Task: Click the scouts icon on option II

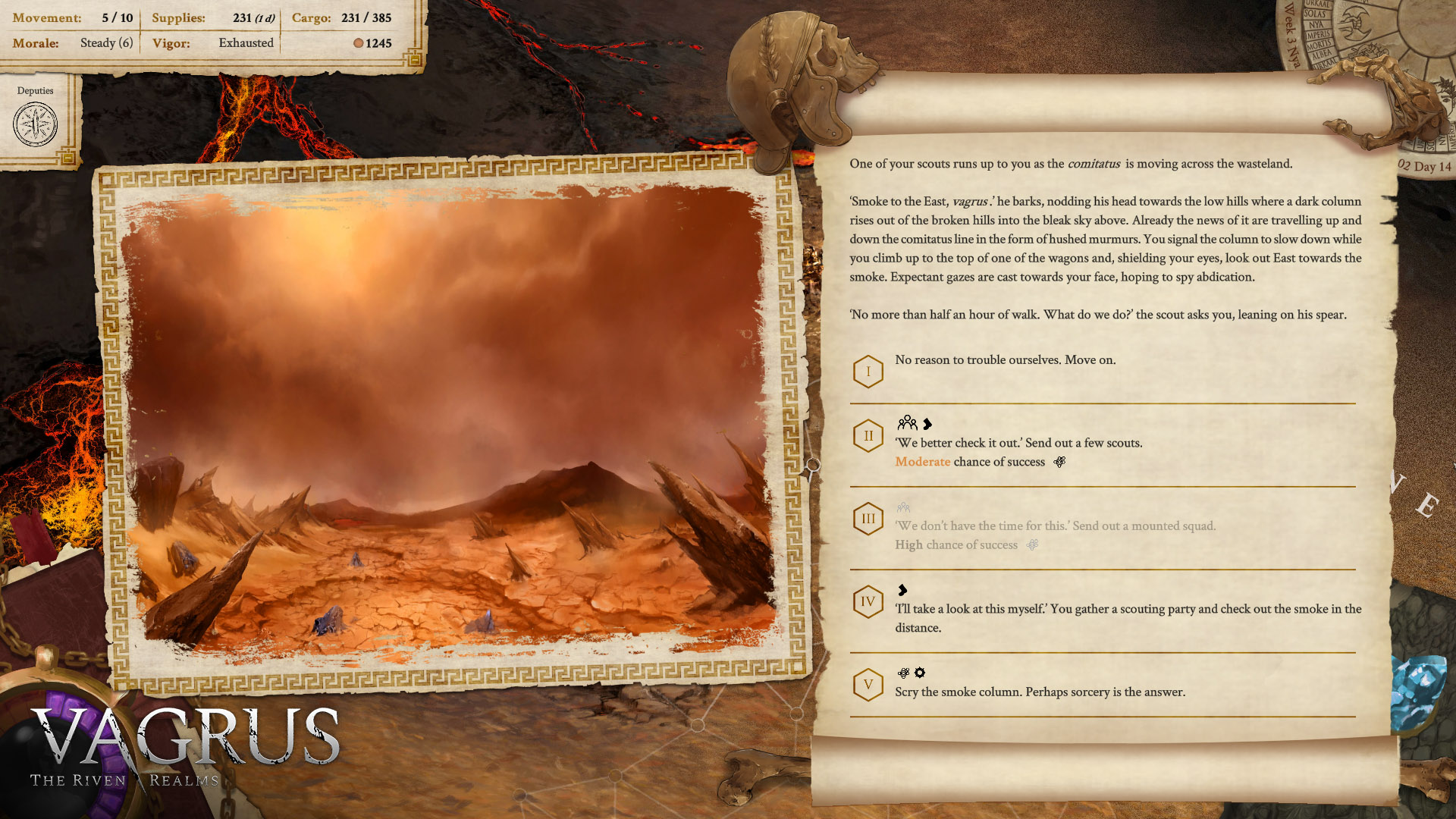Action: [x=908, y=424]
